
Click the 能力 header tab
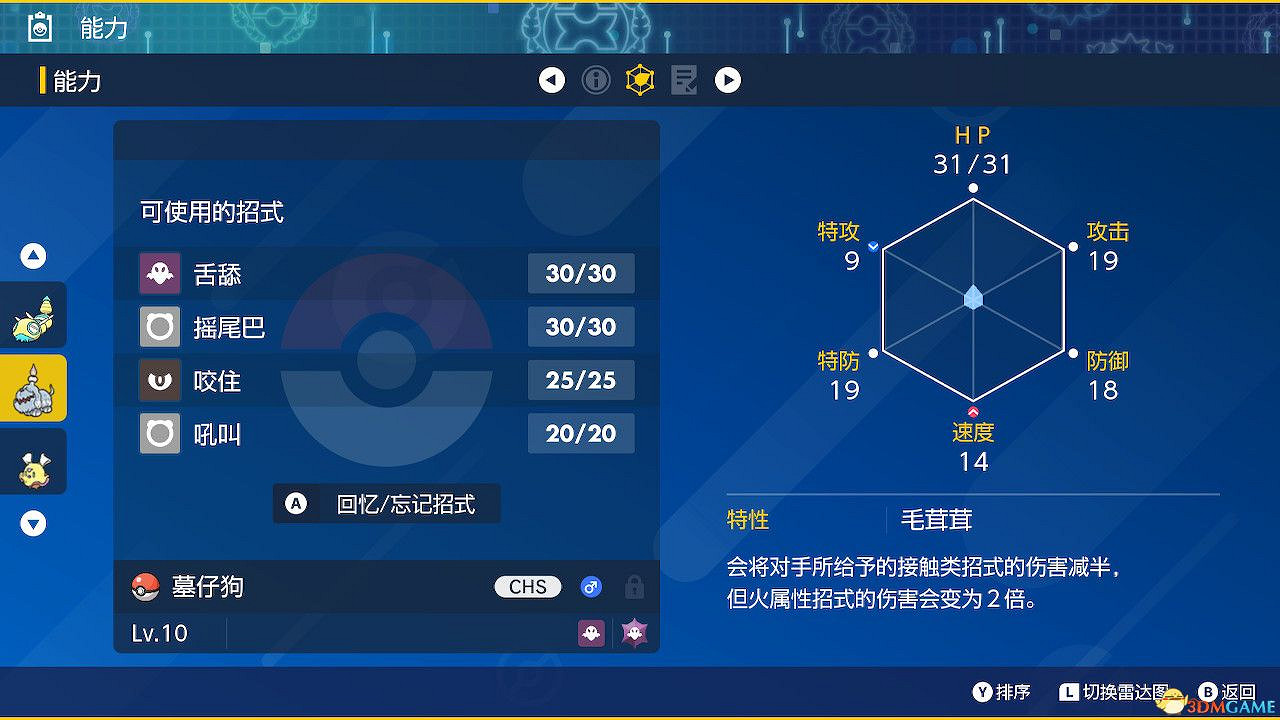pyautogui.click(x=78, y=80)
